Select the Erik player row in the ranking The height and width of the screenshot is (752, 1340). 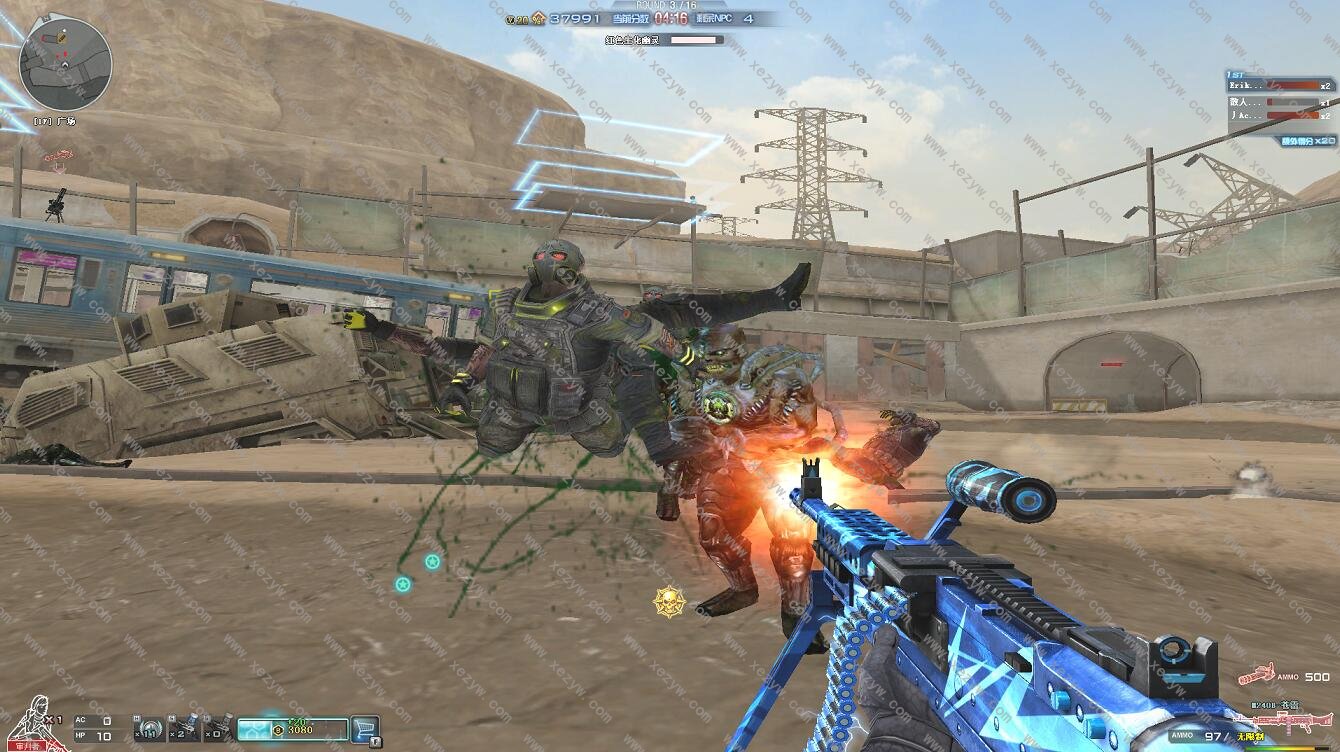click(1282, 86)
